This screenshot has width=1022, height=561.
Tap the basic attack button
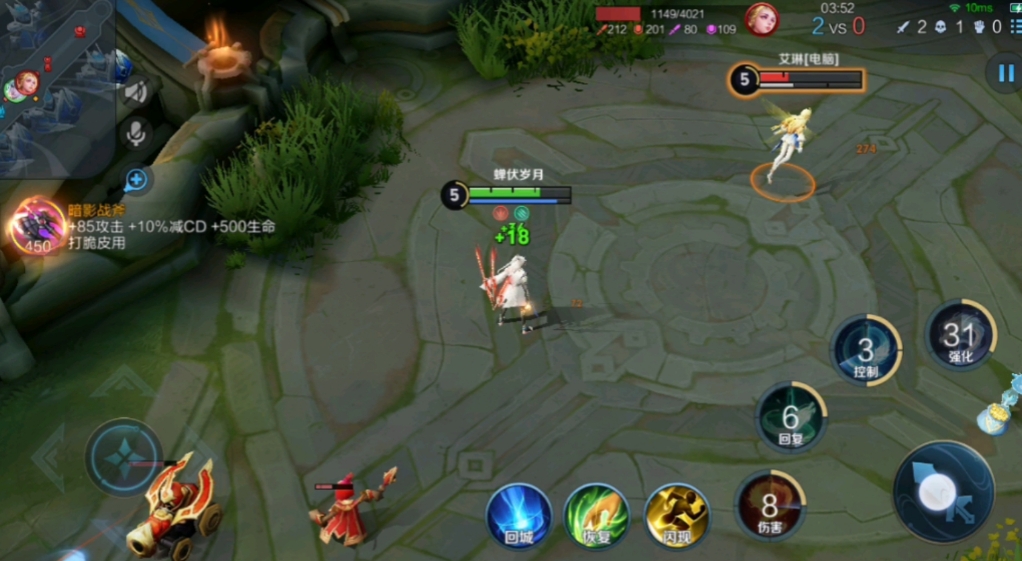pos(943,492)
